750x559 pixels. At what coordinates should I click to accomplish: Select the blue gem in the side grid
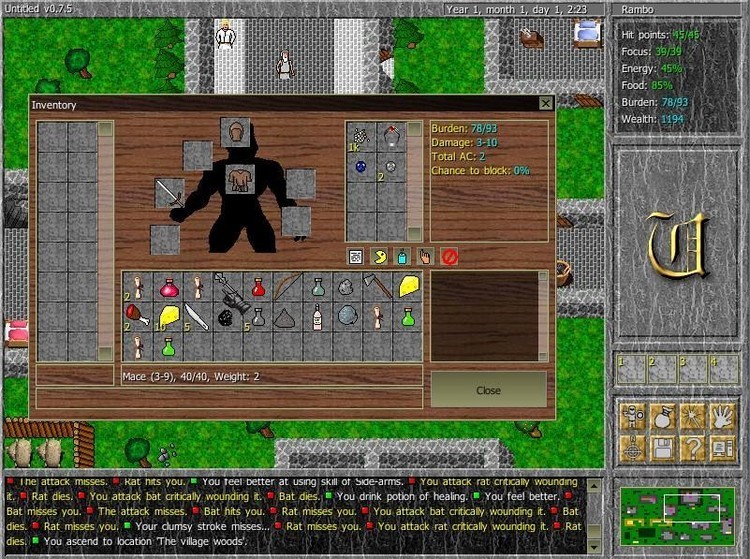[360, 167]
